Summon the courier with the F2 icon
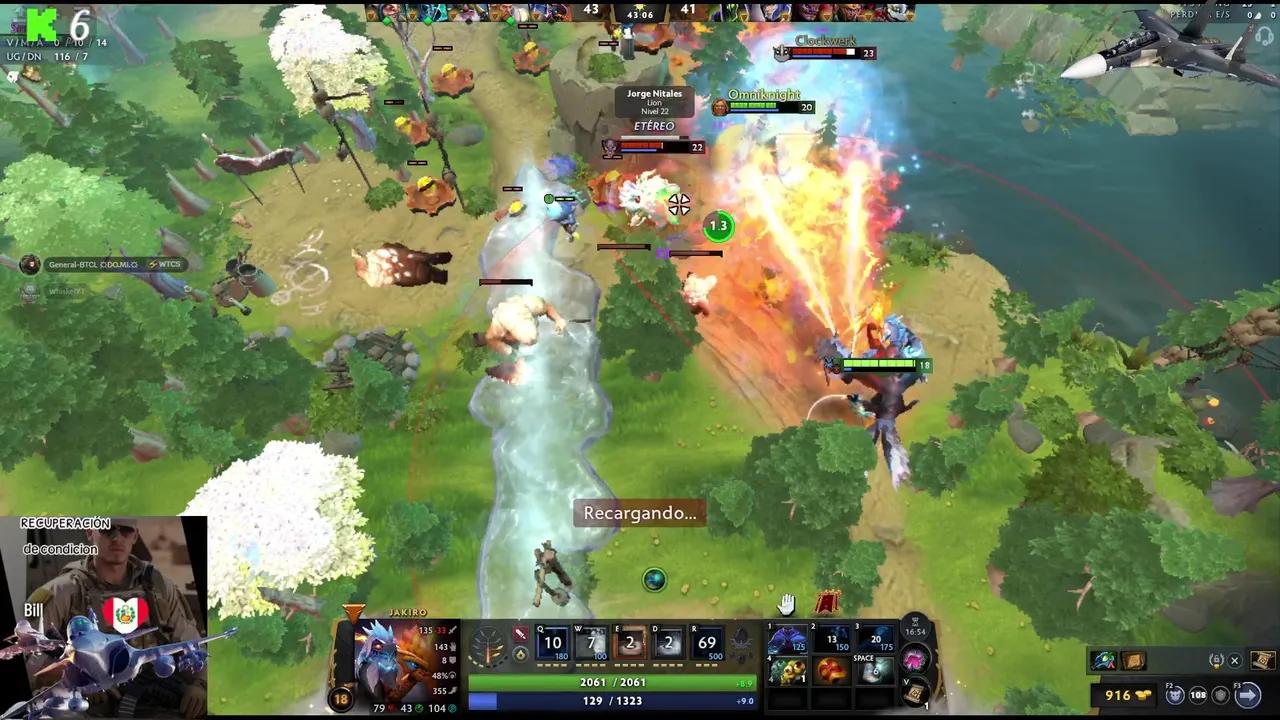 [1174, 695]
